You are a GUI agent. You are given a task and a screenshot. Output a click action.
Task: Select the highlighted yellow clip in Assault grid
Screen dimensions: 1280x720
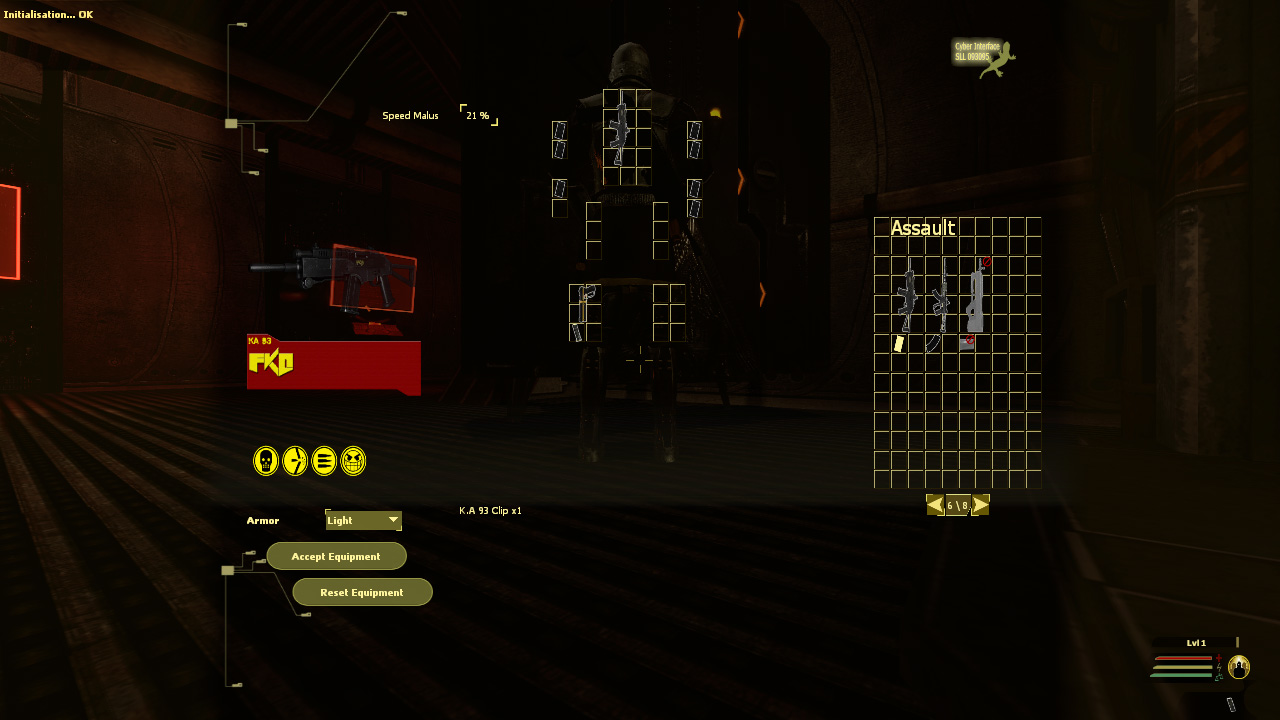899,344
